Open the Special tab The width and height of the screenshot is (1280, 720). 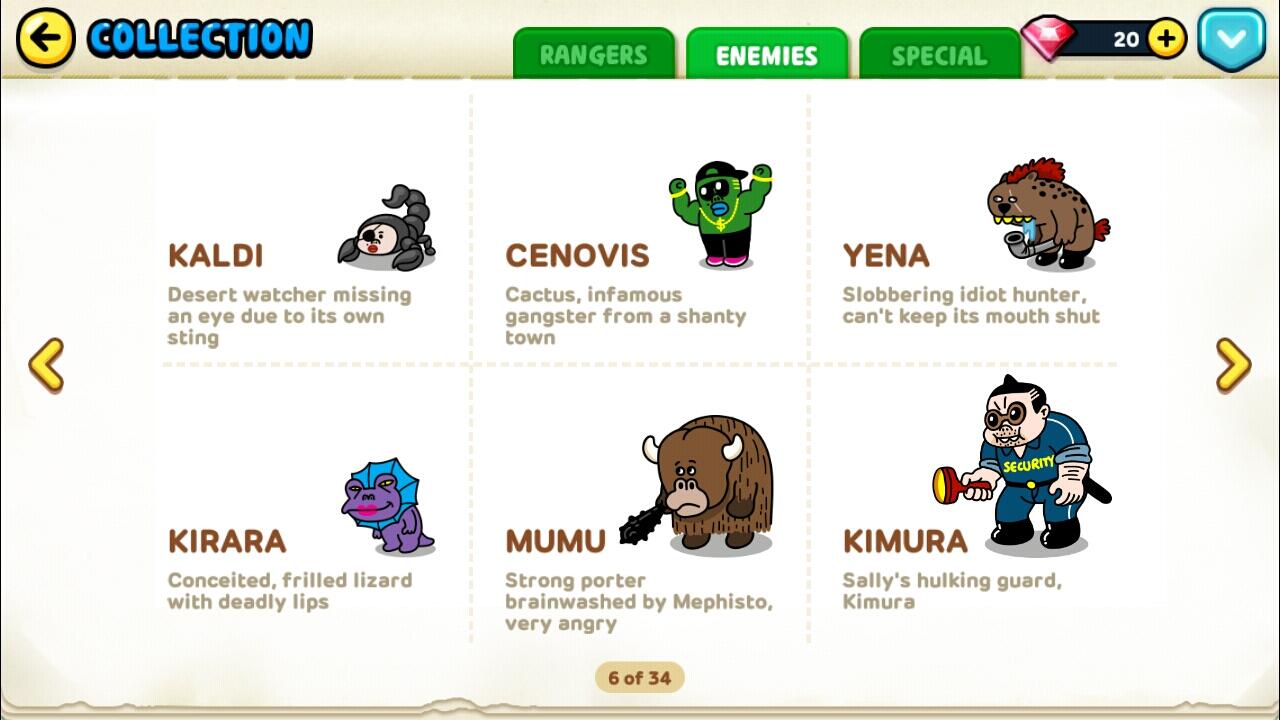(939, 55)
